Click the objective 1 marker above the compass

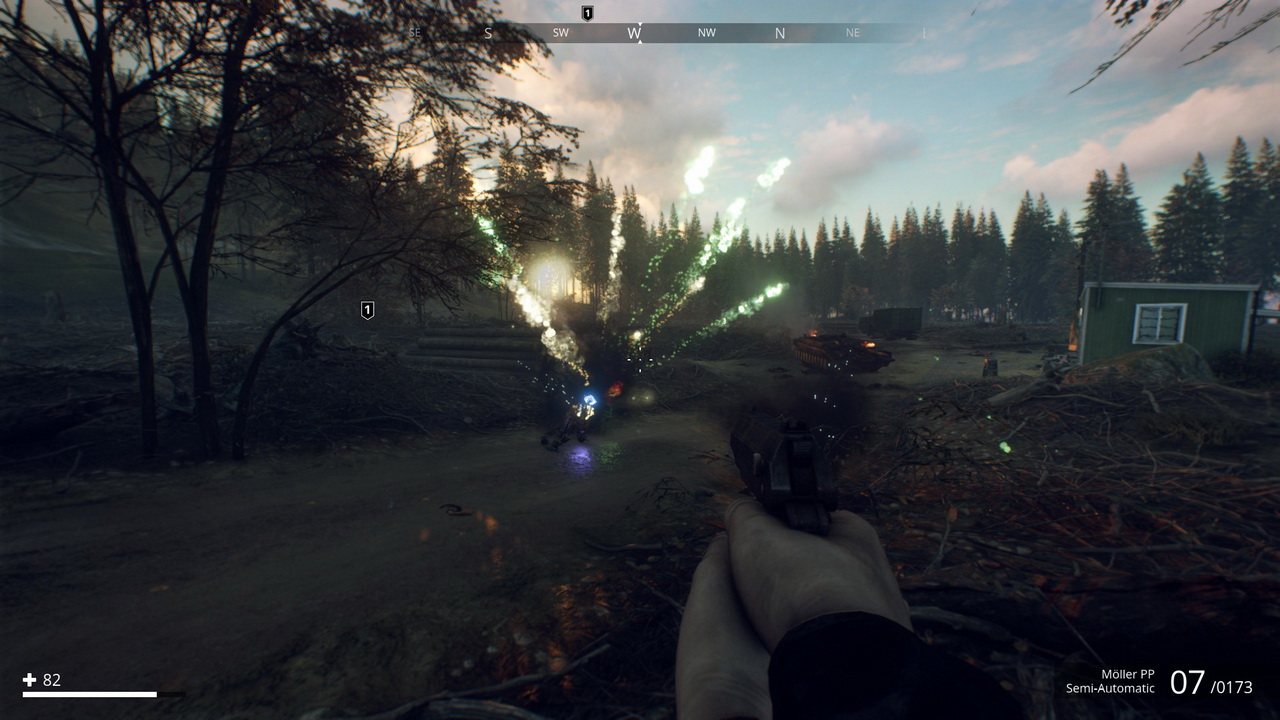point(587,13)
